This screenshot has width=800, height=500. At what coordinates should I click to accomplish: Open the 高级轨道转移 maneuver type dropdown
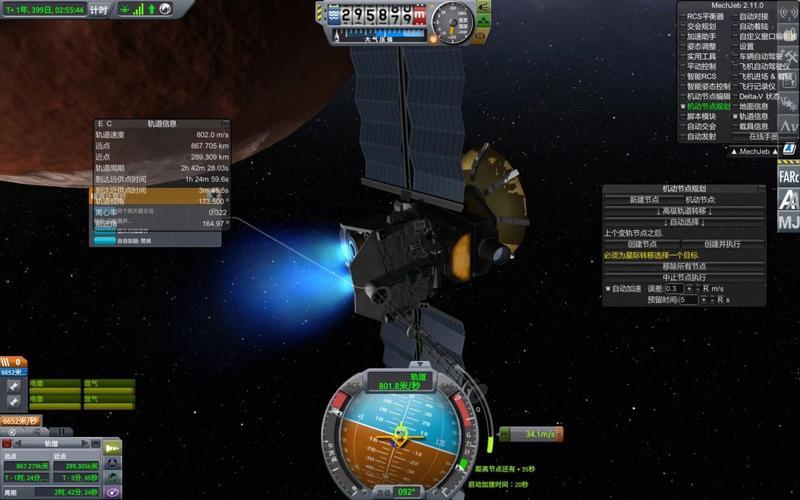pos(684,210)
